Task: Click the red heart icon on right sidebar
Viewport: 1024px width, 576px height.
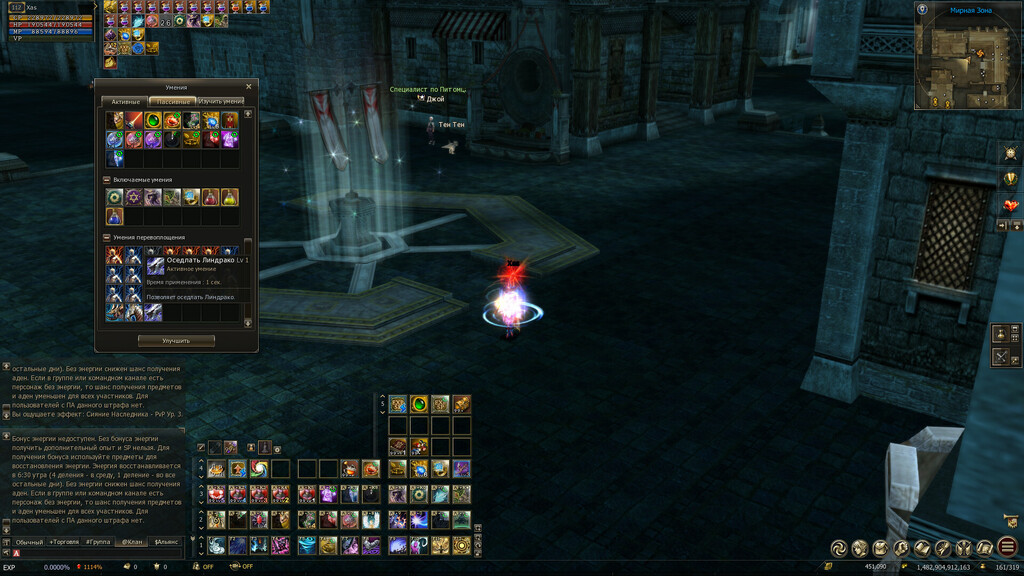Action: click(1010, 205)
